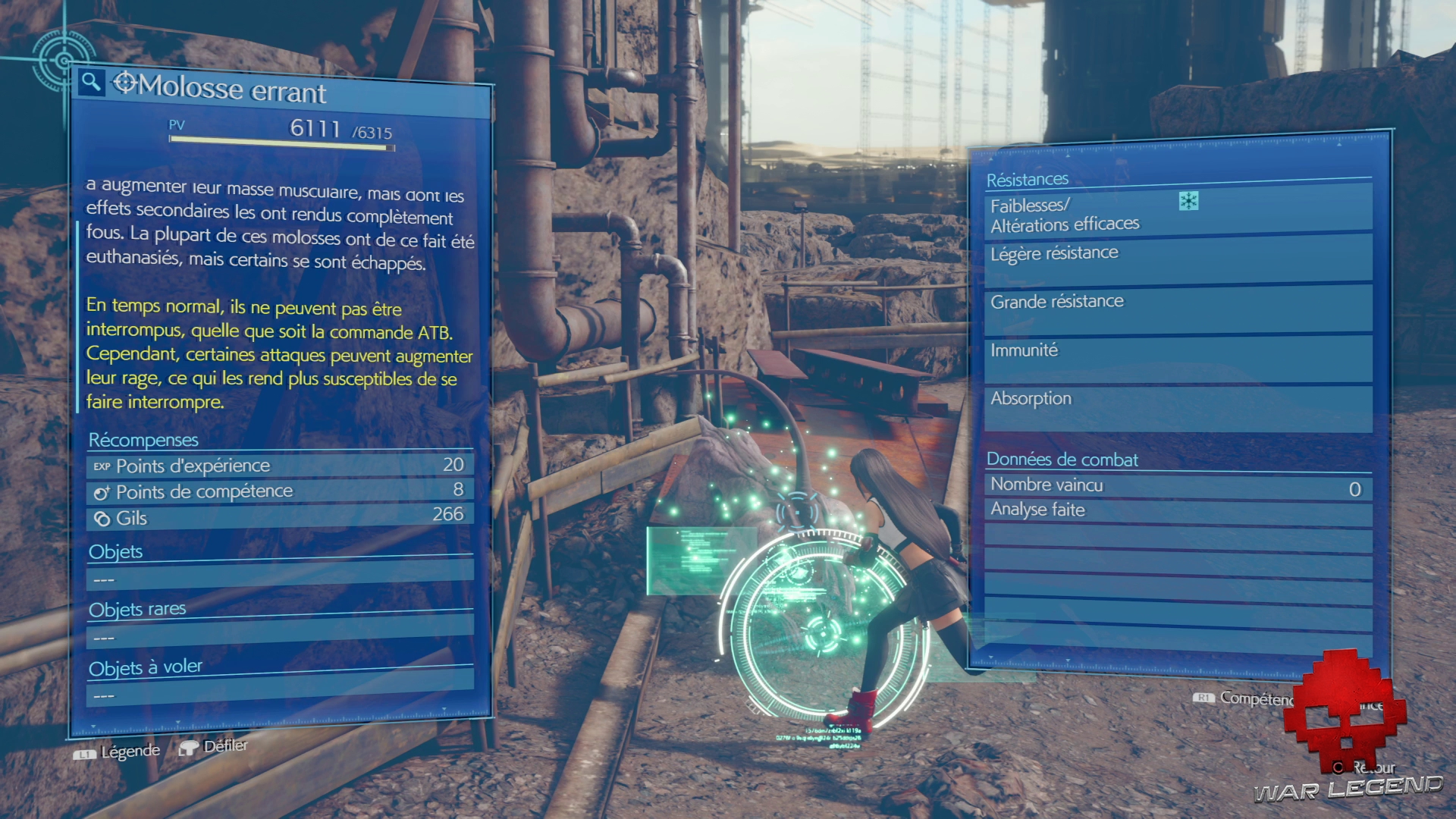Choose the Légère résistance row
Screen dimensions: 1456x819
(1177, 258)
